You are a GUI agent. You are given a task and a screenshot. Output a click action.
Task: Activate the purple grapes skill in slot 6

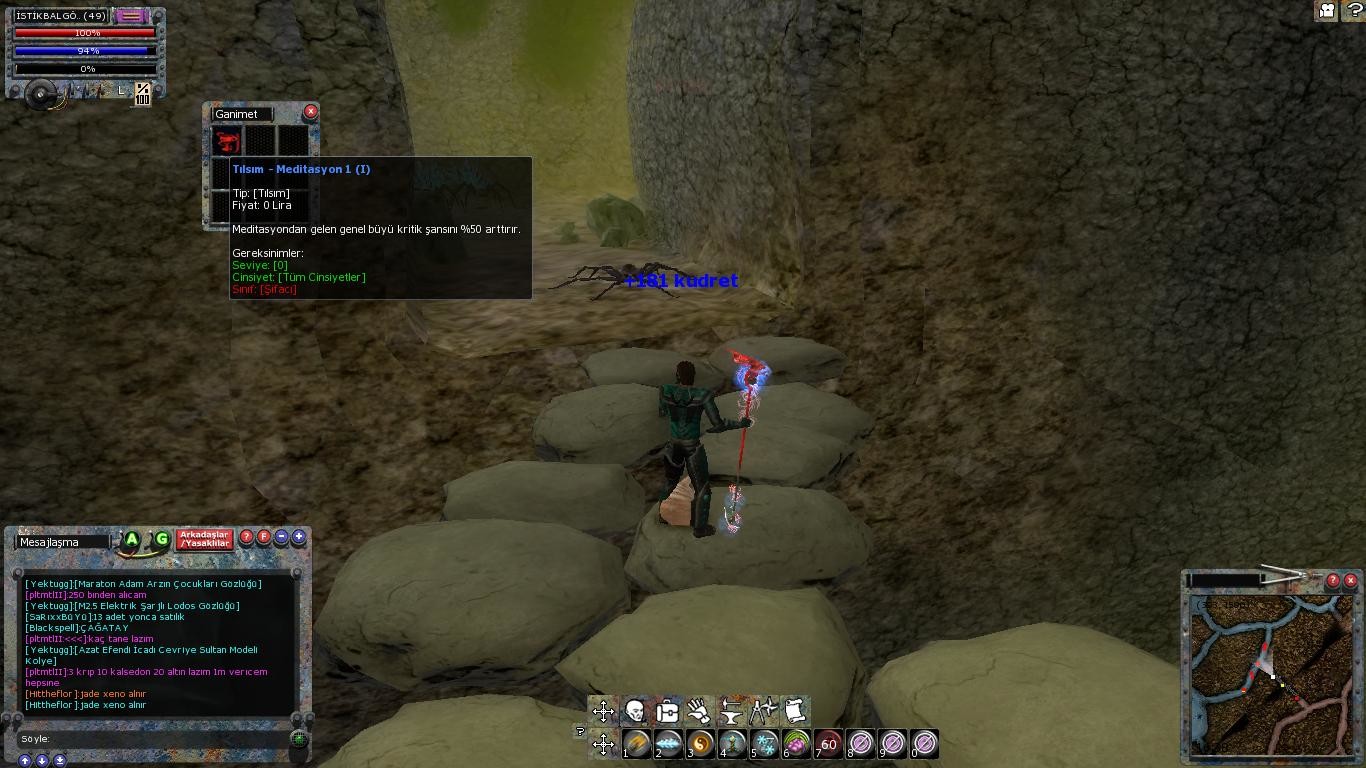[797, 744]
